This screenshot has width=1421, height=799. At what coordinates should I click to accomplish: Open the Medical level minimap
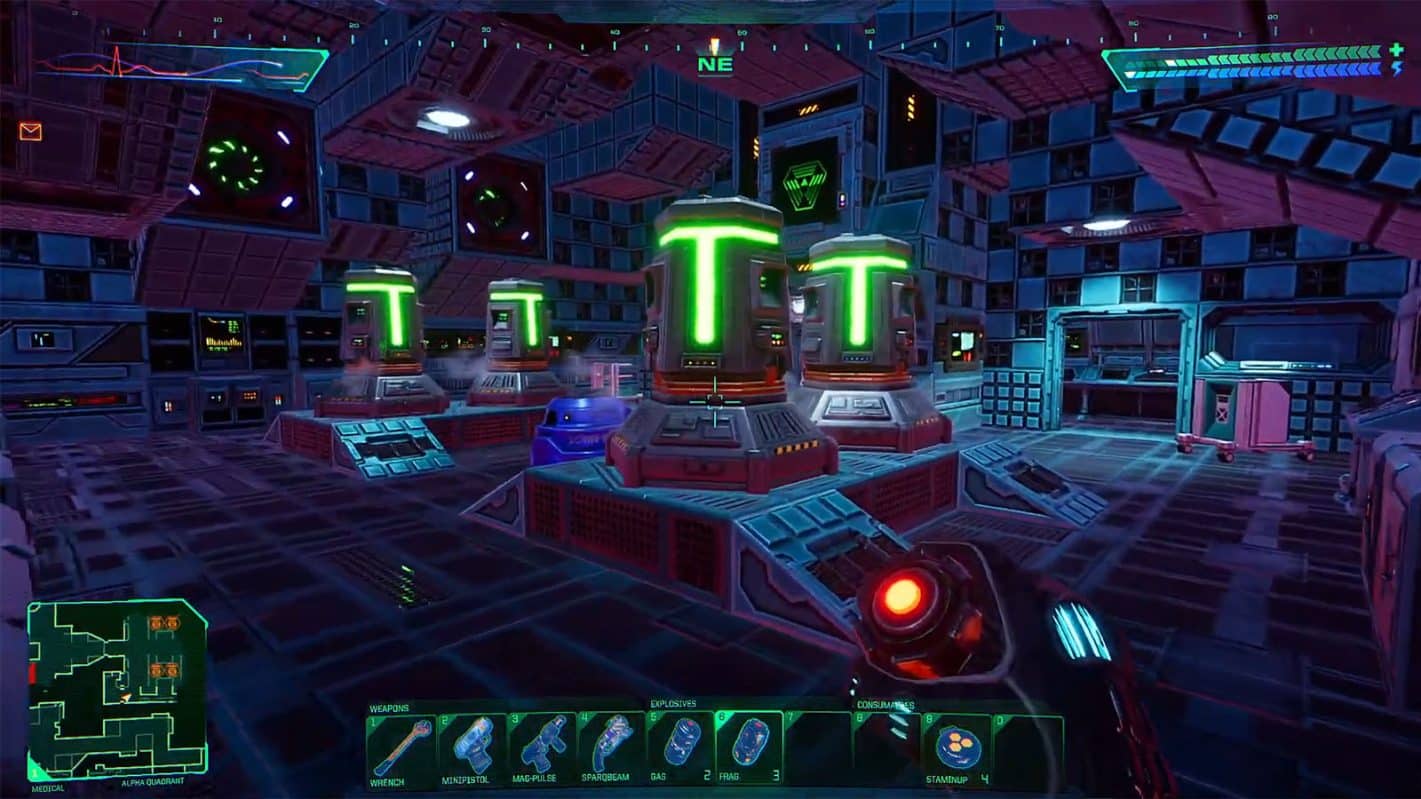(x=117, y=689)
